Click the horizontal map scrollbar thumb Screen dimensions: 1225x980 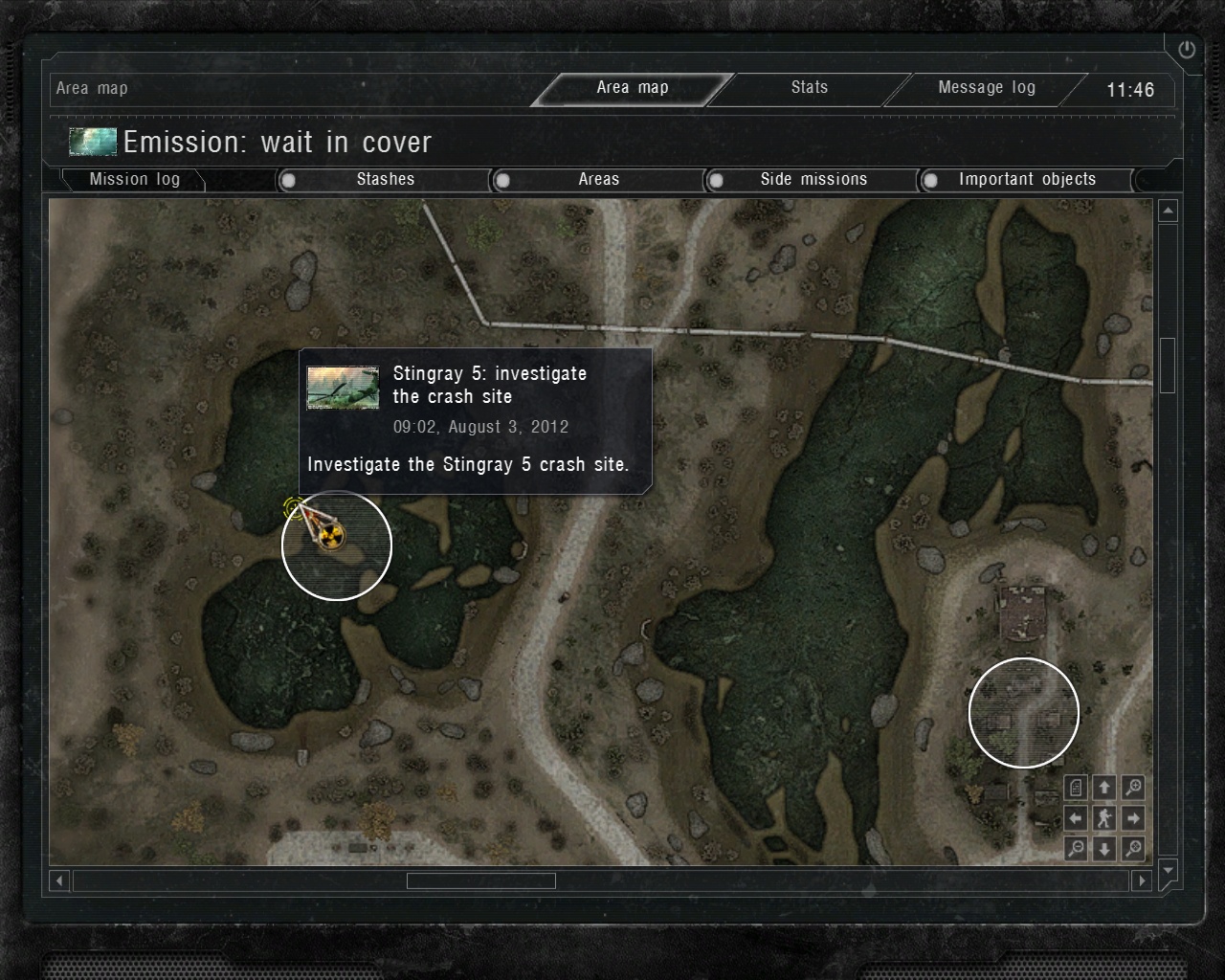pyautogui.click(x=480, y=880)
